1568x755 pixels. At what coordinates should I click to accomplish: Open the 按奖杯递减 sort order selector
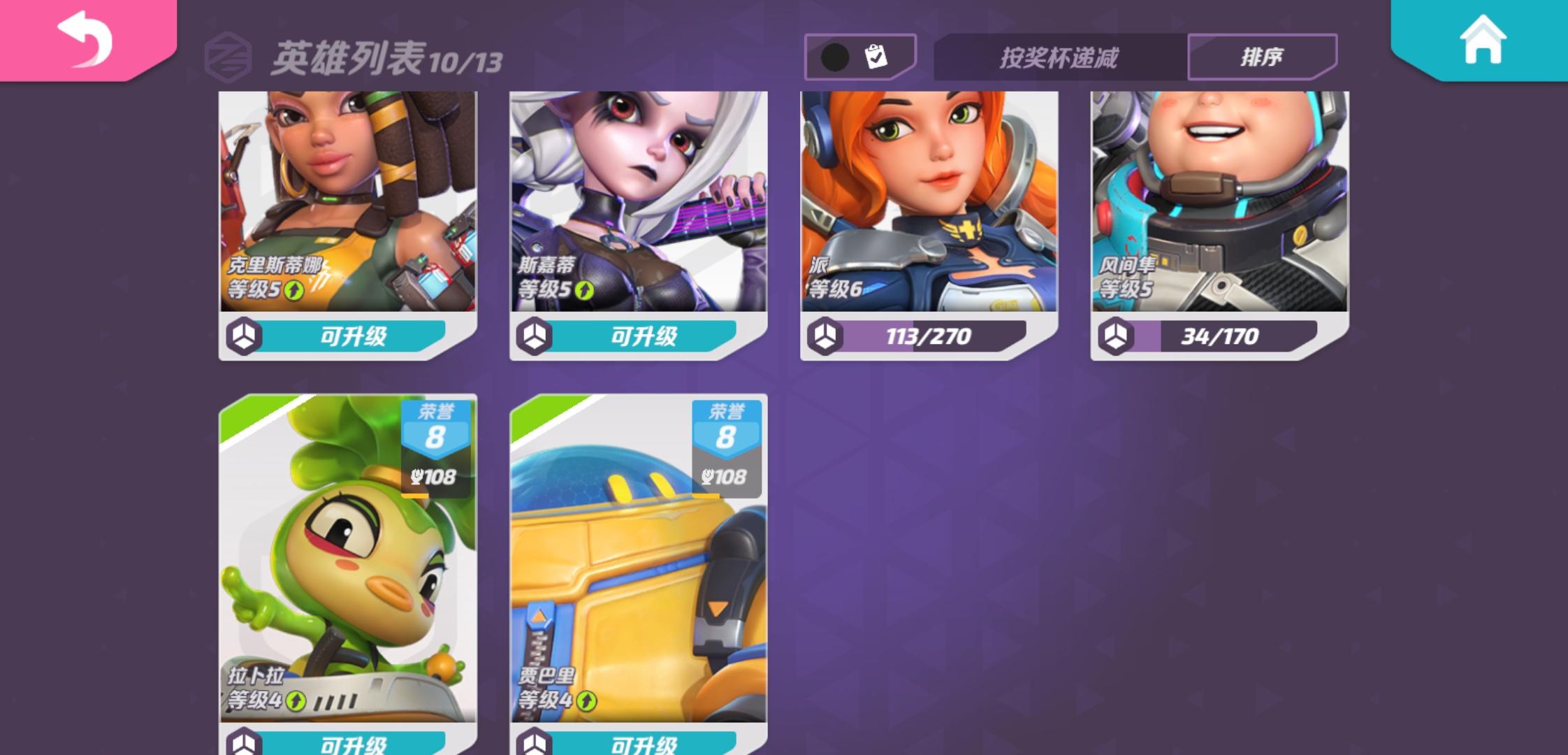1059,59
